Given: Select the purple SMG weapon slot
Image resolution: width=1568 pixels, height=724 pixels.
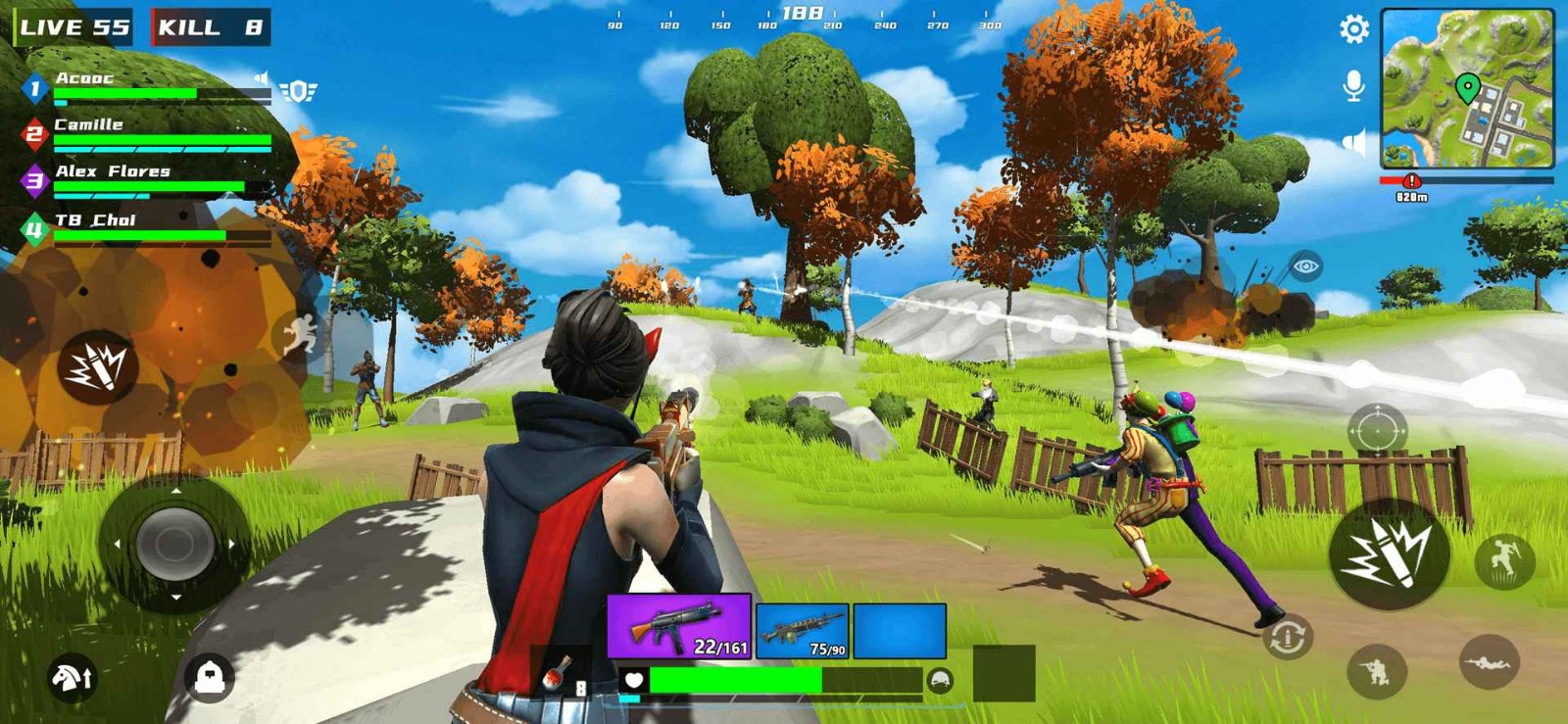Looking at the screenshot, I should 679,626.
